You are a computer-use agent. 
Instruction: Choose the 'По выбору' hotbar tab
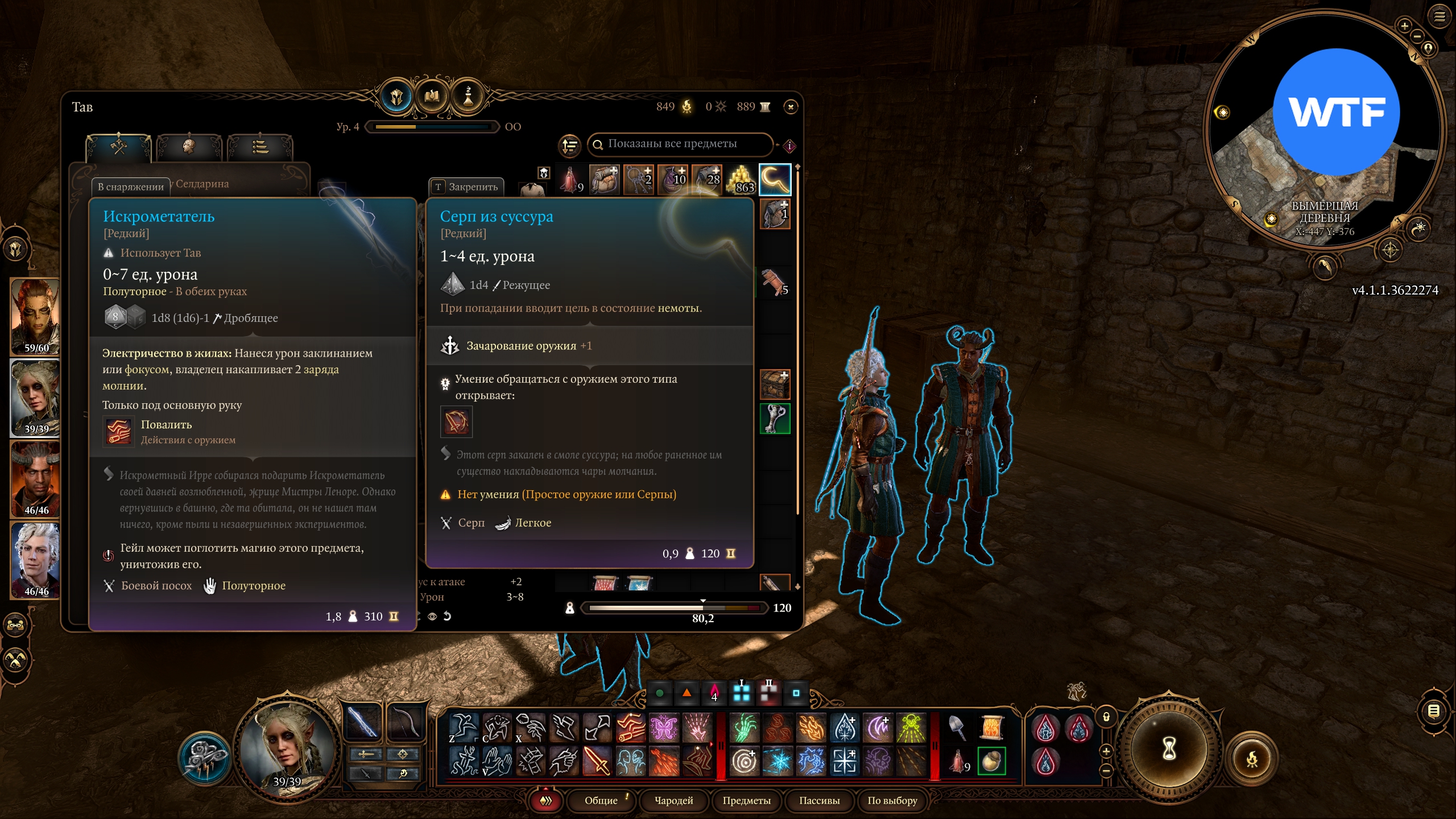[892, 800]
